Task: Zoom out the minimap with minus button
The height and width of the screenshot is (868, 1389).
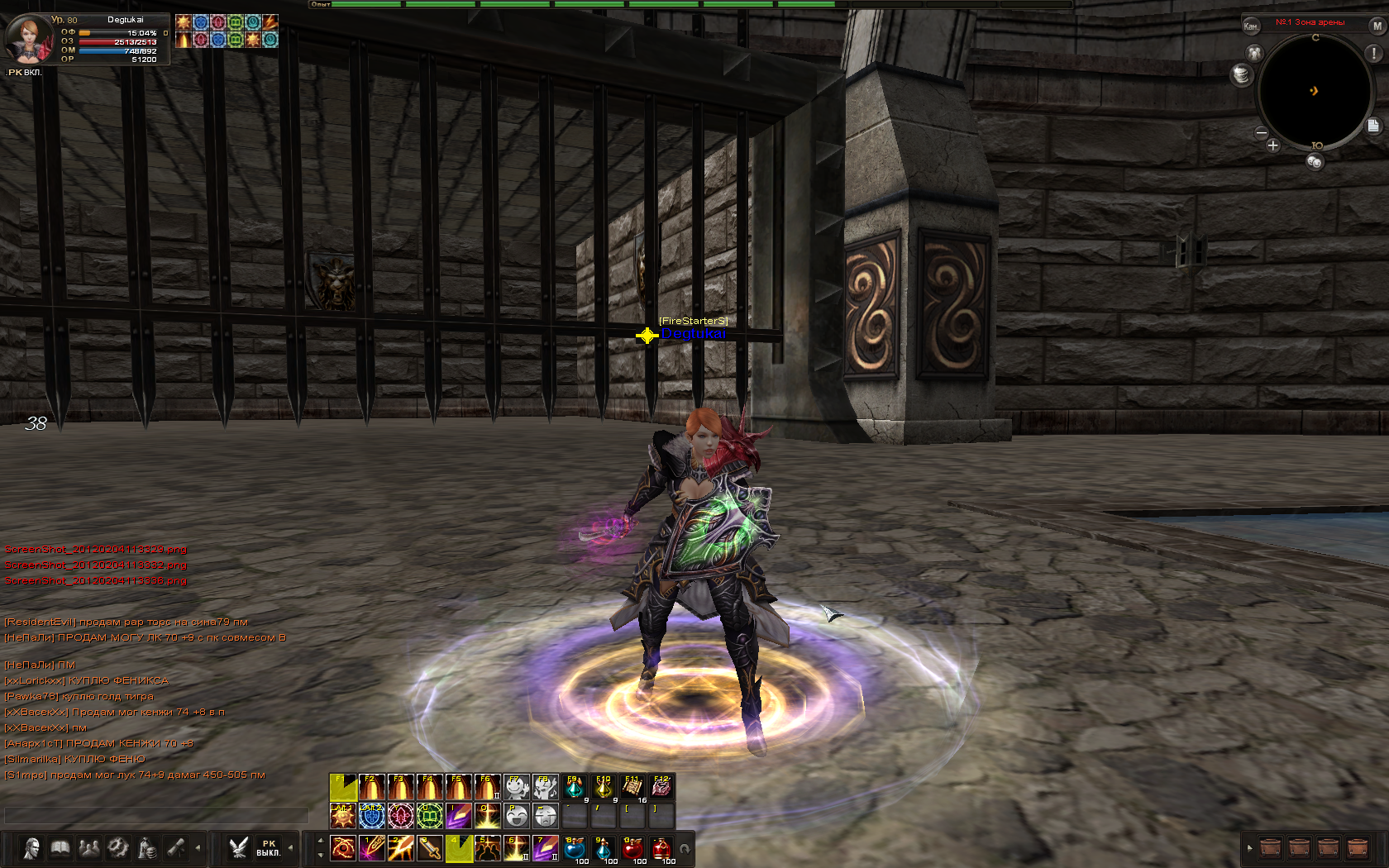Action: click(x=1261, y=132)
